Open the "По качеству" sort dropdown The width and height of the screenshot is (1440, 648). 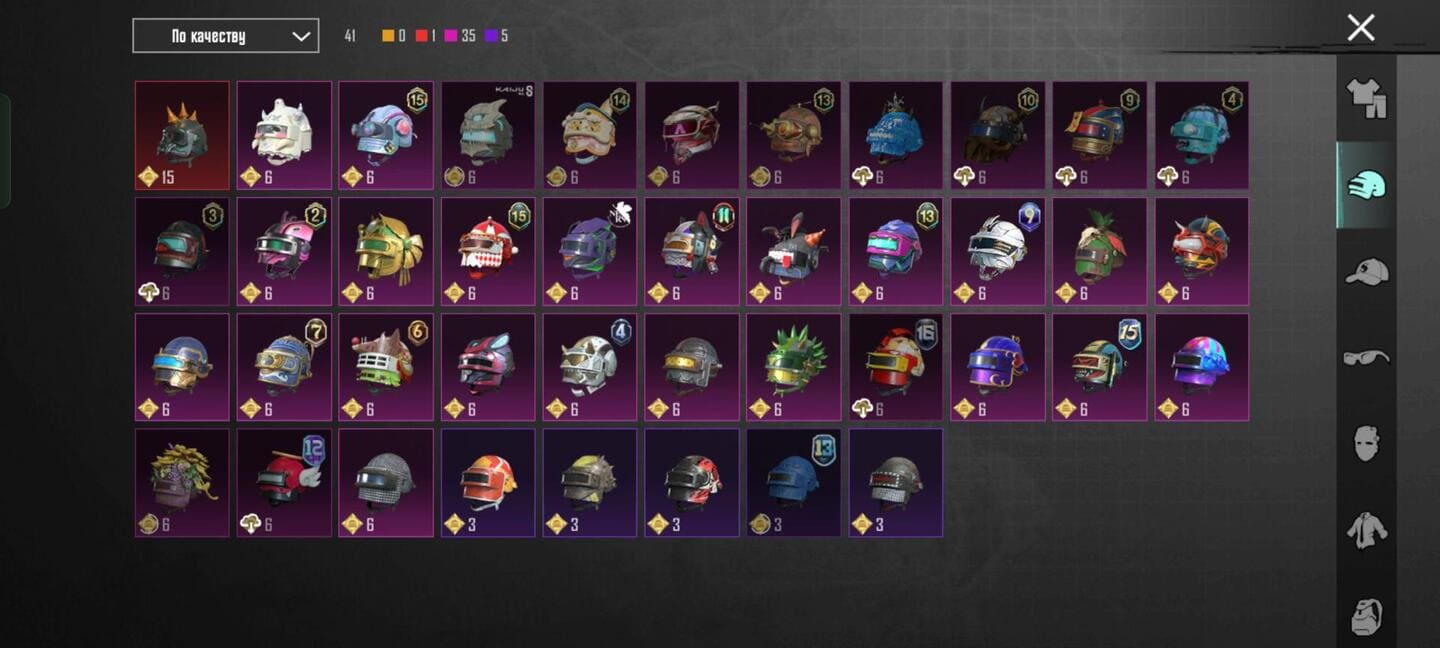226,36
